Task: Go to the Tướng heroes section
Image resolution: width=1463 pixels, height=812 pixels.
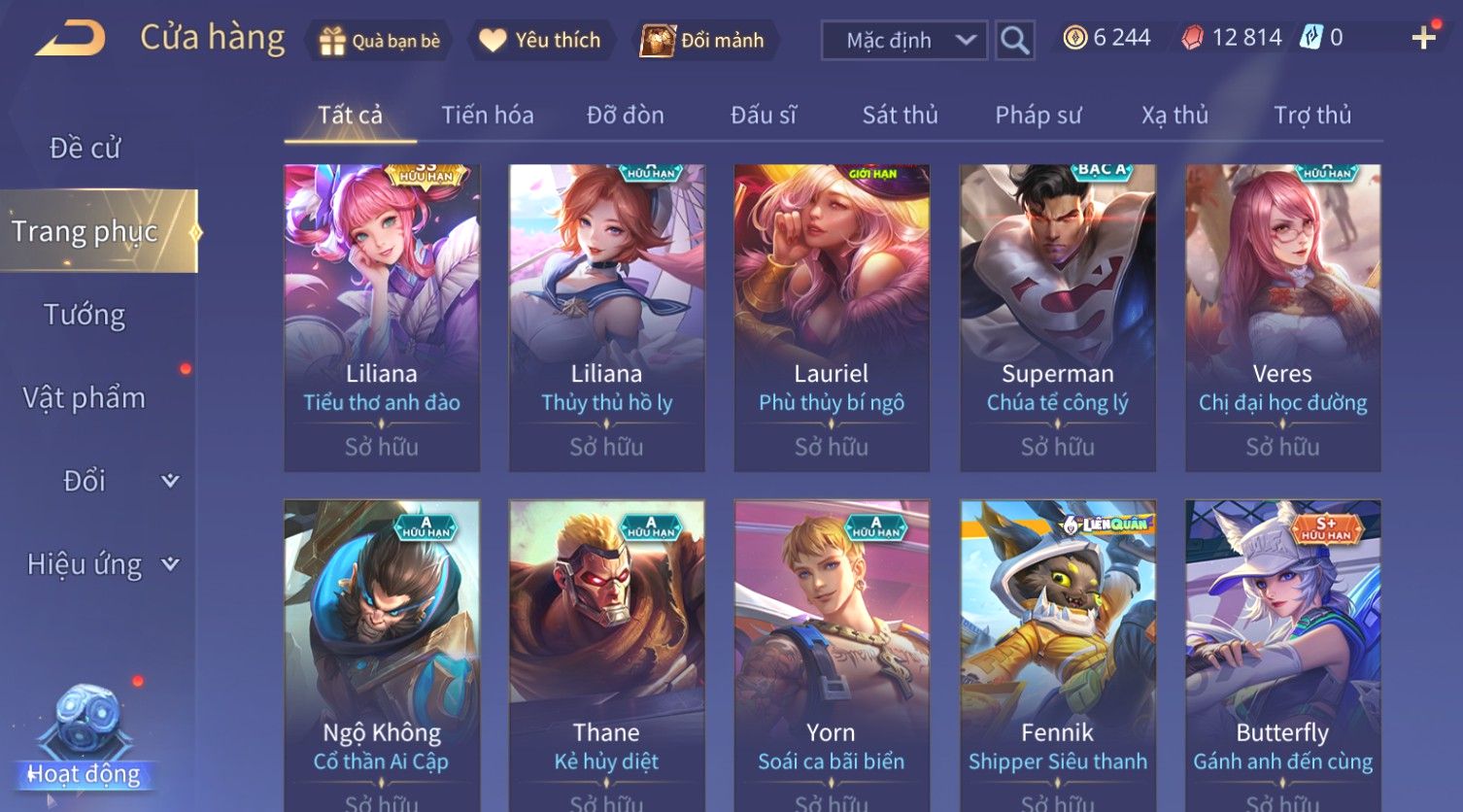Action: pyautogui.click(x=85, y=315)
